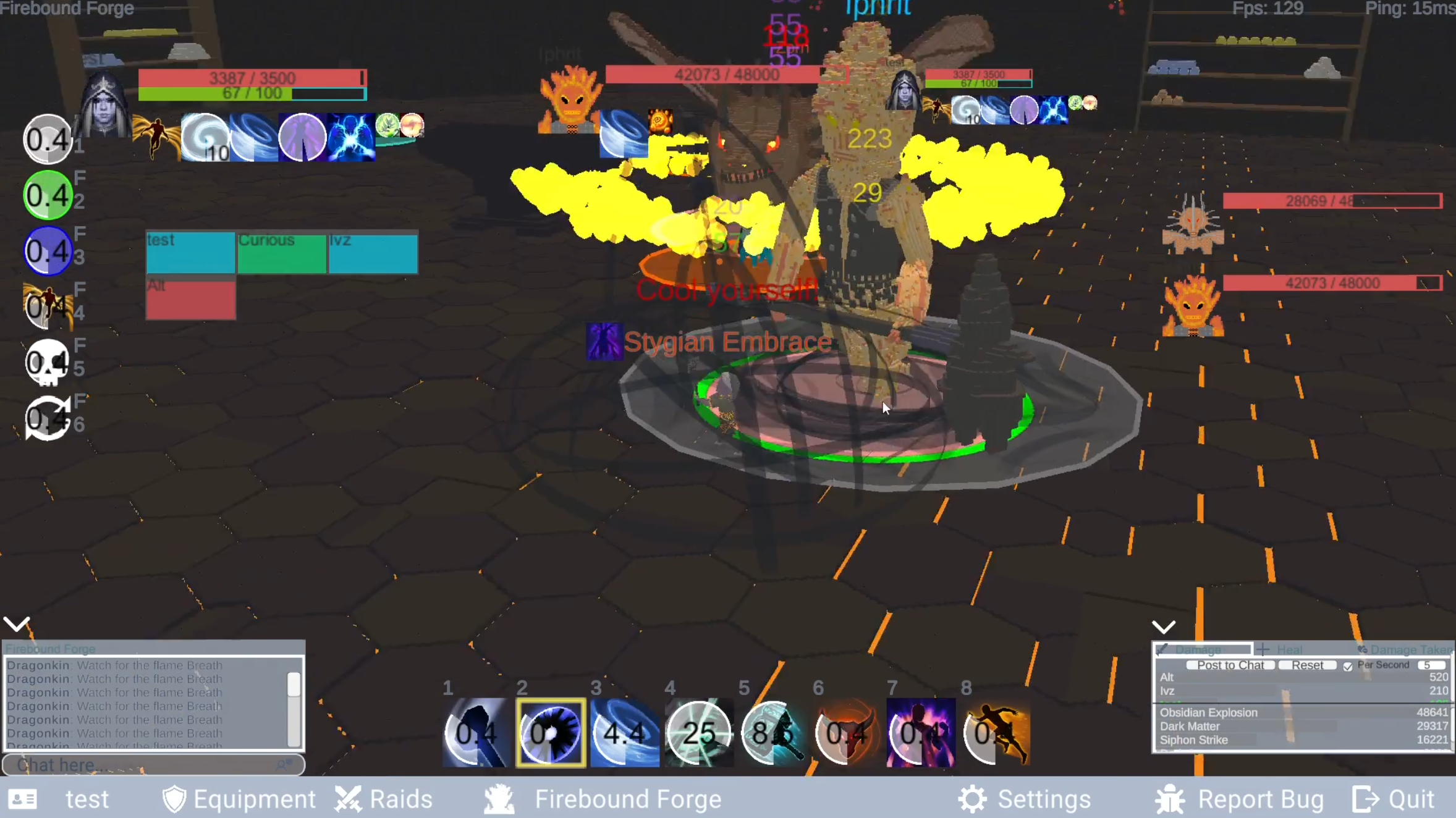Open Raids via the crossed swords icon

[x=348, y=798]
